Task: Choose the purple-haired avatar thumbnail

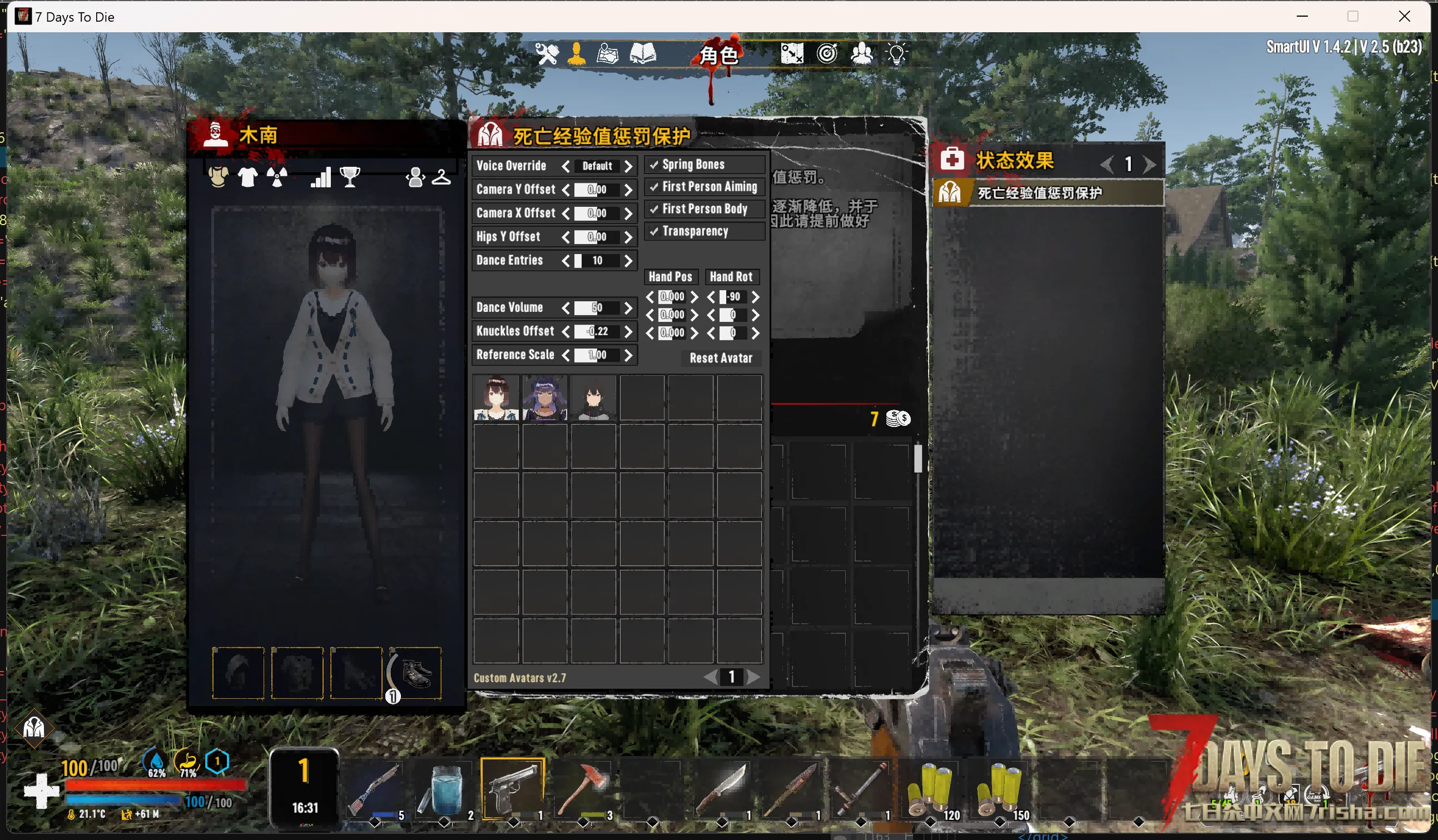Action: (x=544, y=397)
